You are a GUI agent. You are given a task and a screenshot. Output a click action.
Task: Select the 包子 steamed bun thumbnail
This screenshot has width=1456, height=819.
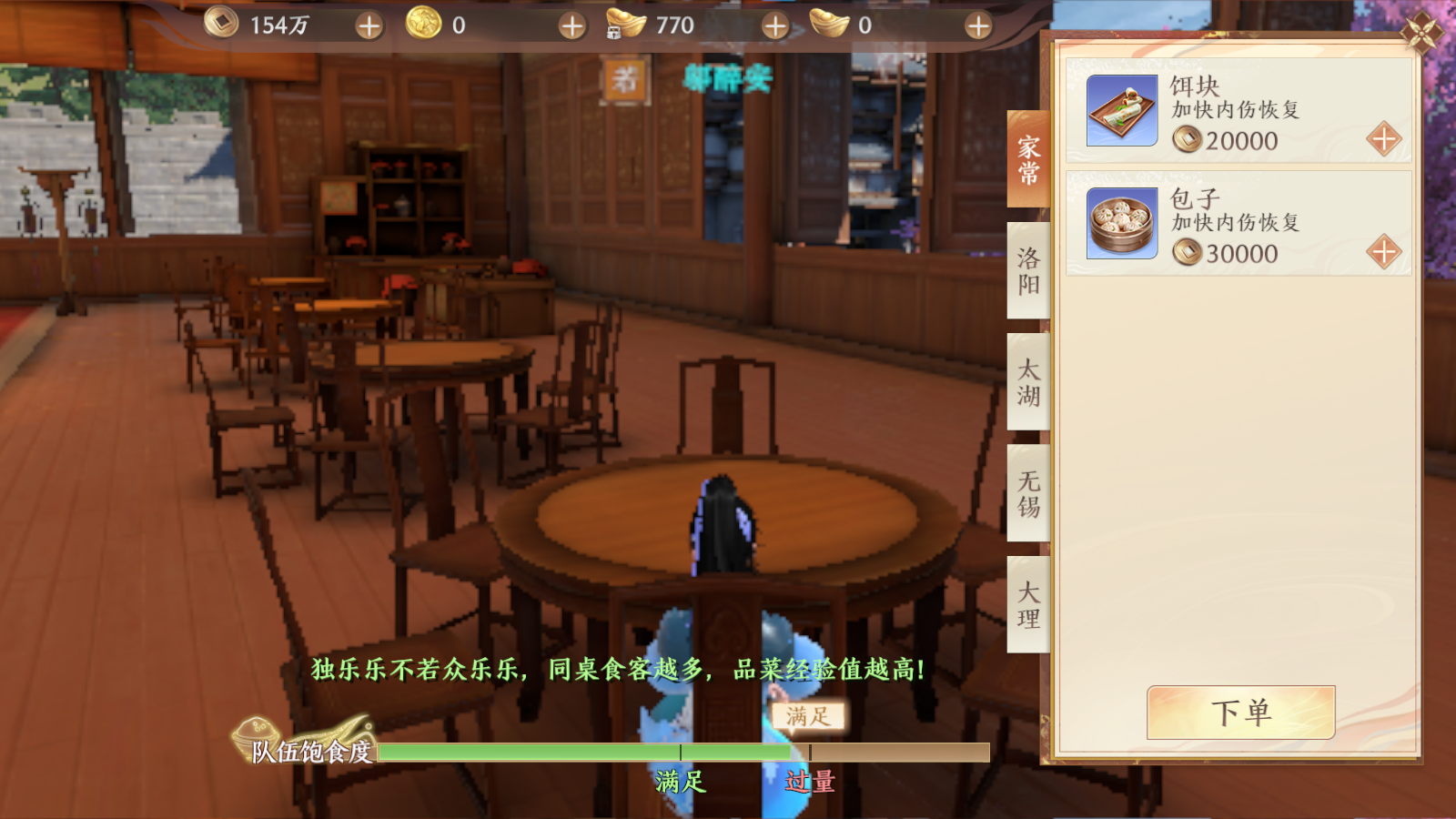1122,224
